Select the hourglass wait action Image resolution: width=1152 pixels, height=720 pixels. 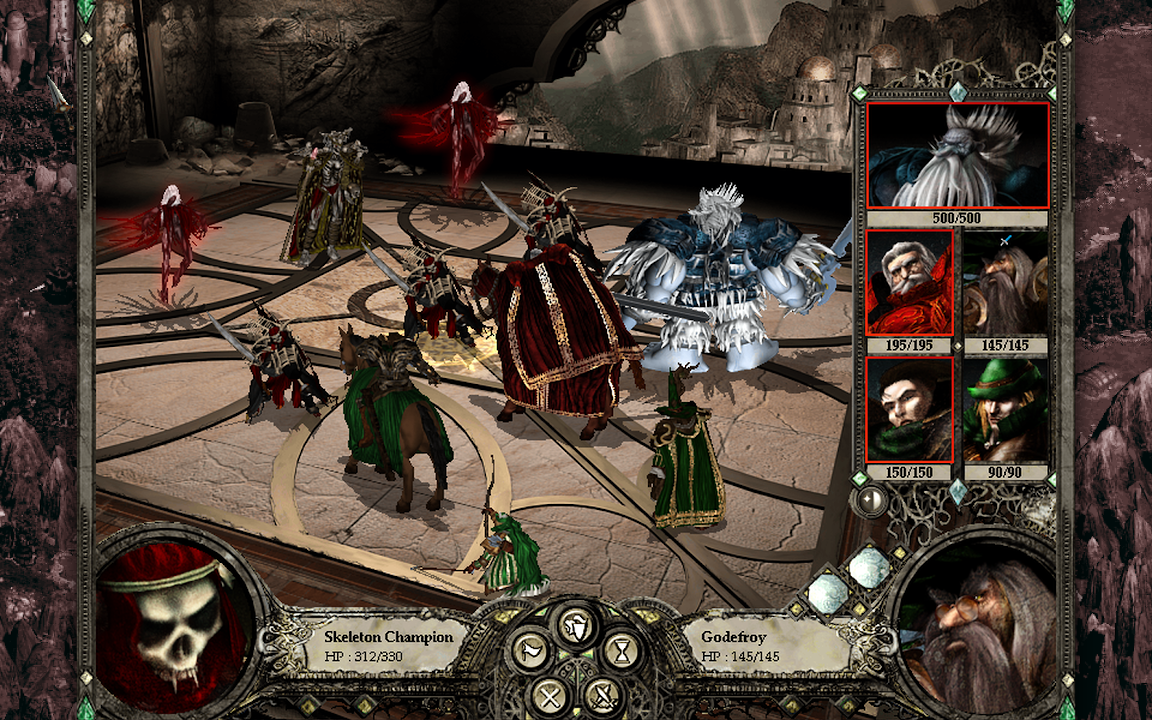pos(622,651)
